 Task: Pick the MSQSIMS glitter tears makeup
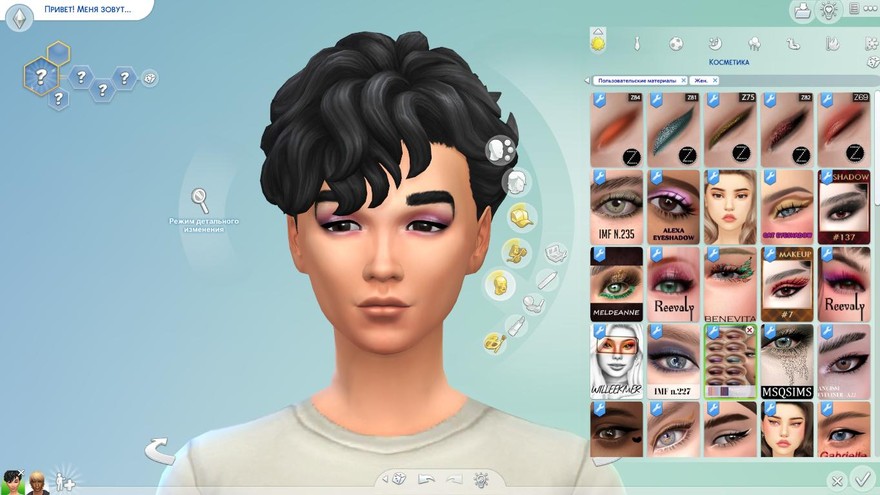(787, 361)
